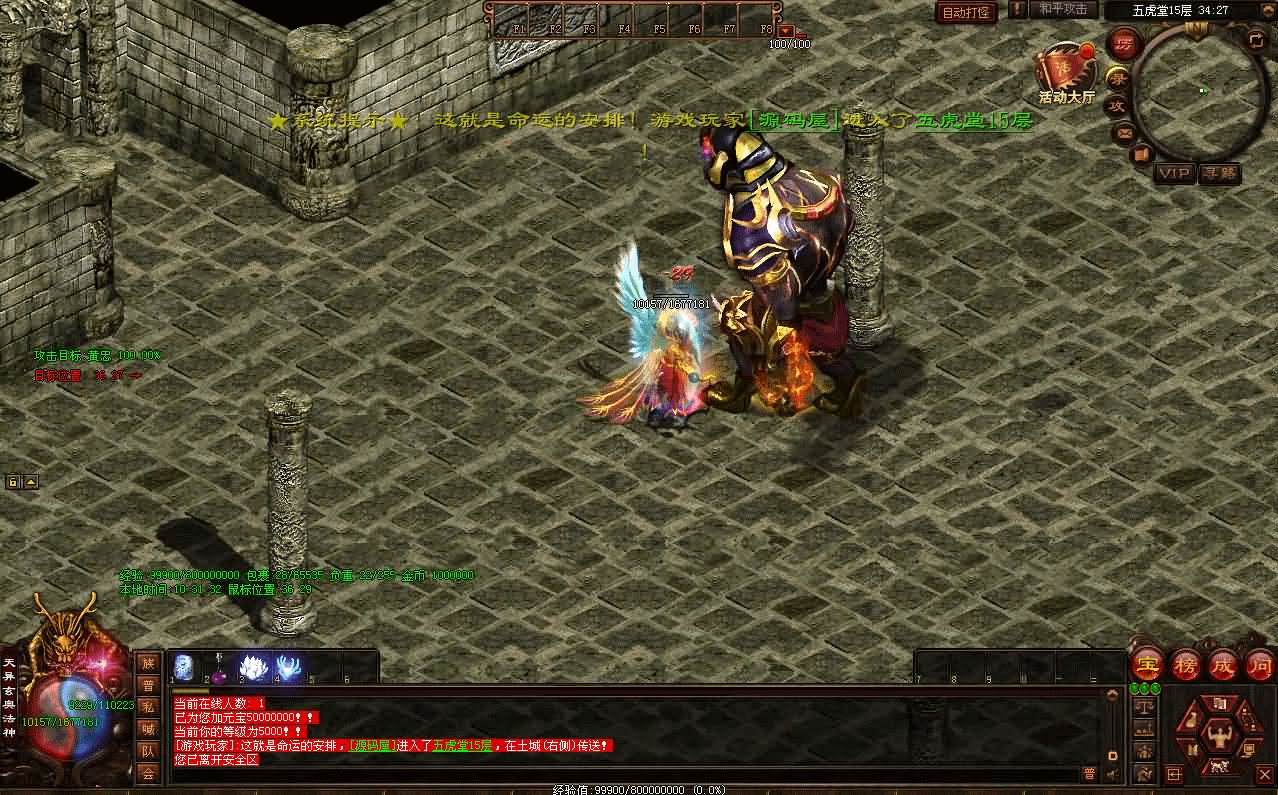Open the 成 achievements button

pos(1223,664)
